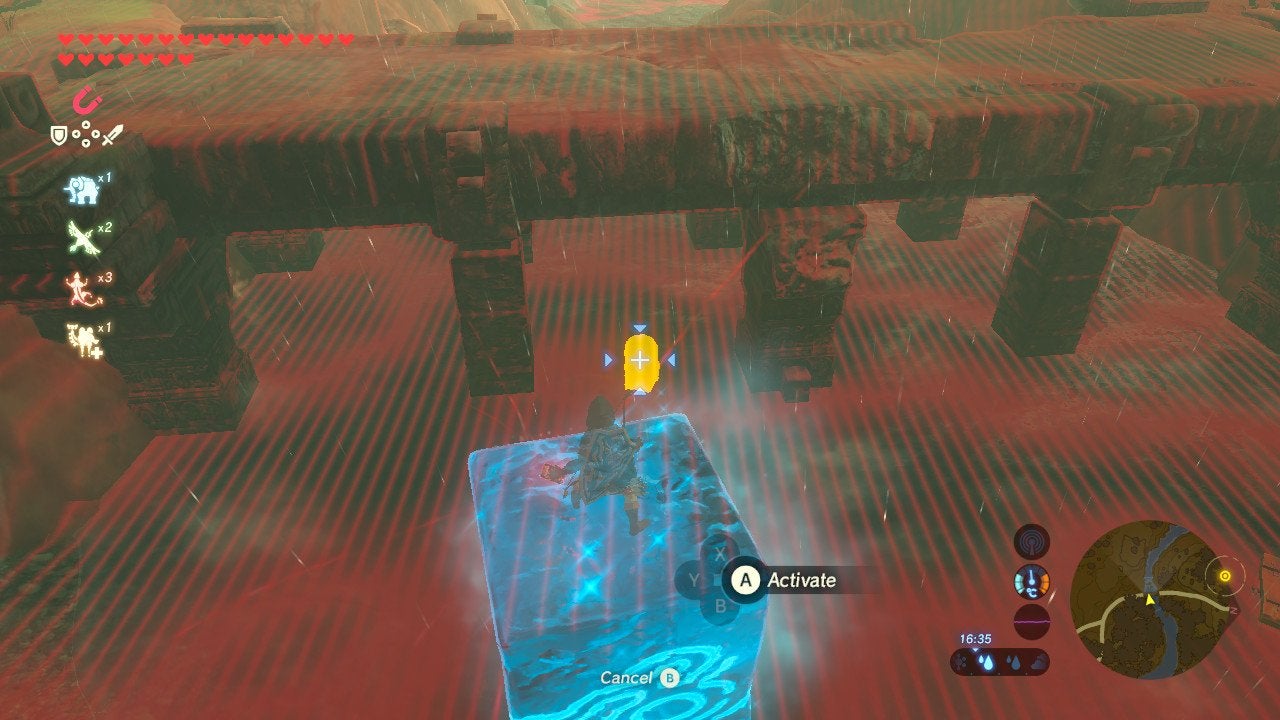Expand the yellow waypoint circle on minimap

[1226, 577]
